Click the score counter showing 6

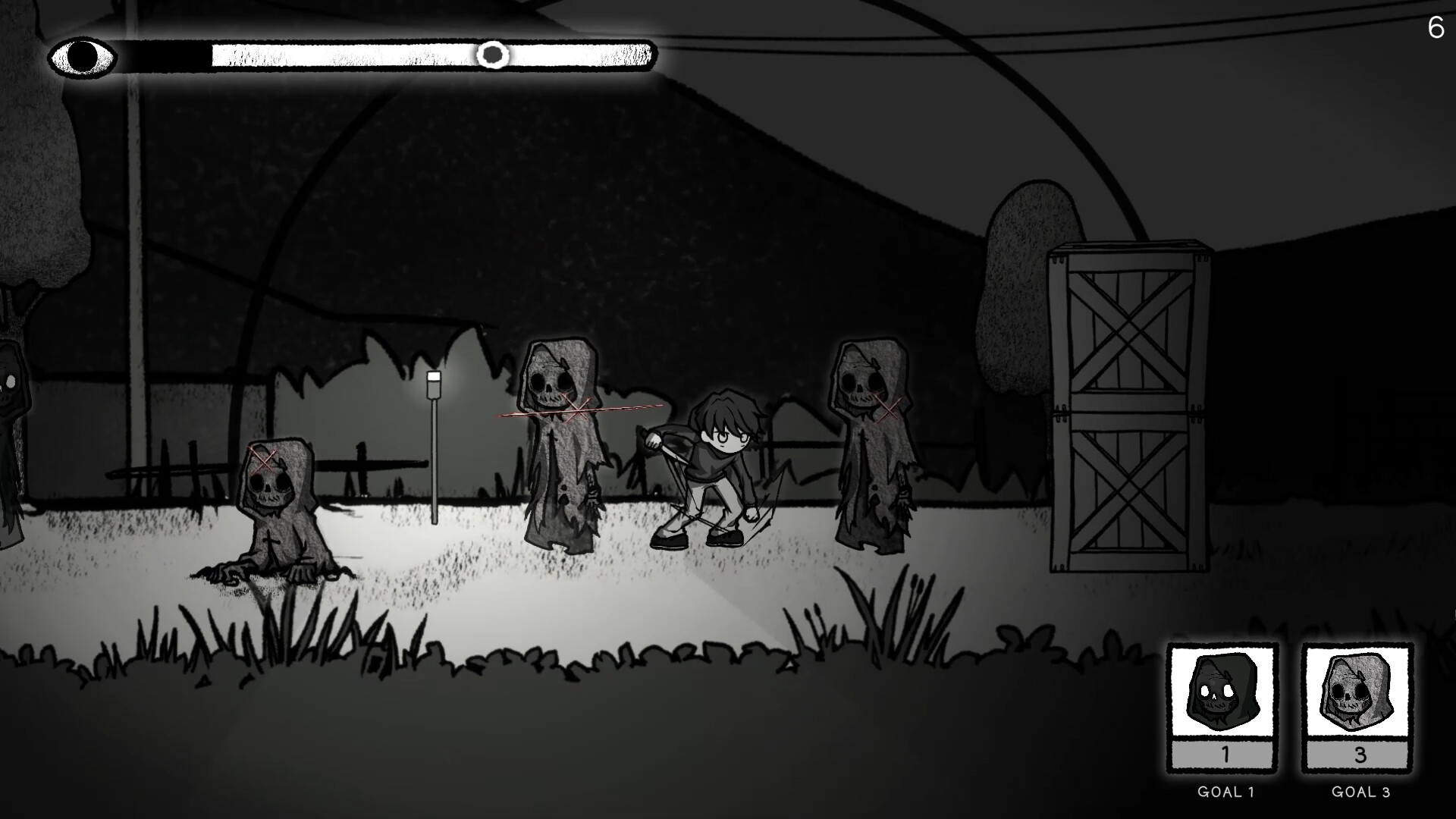click(x=1435, y=29)
